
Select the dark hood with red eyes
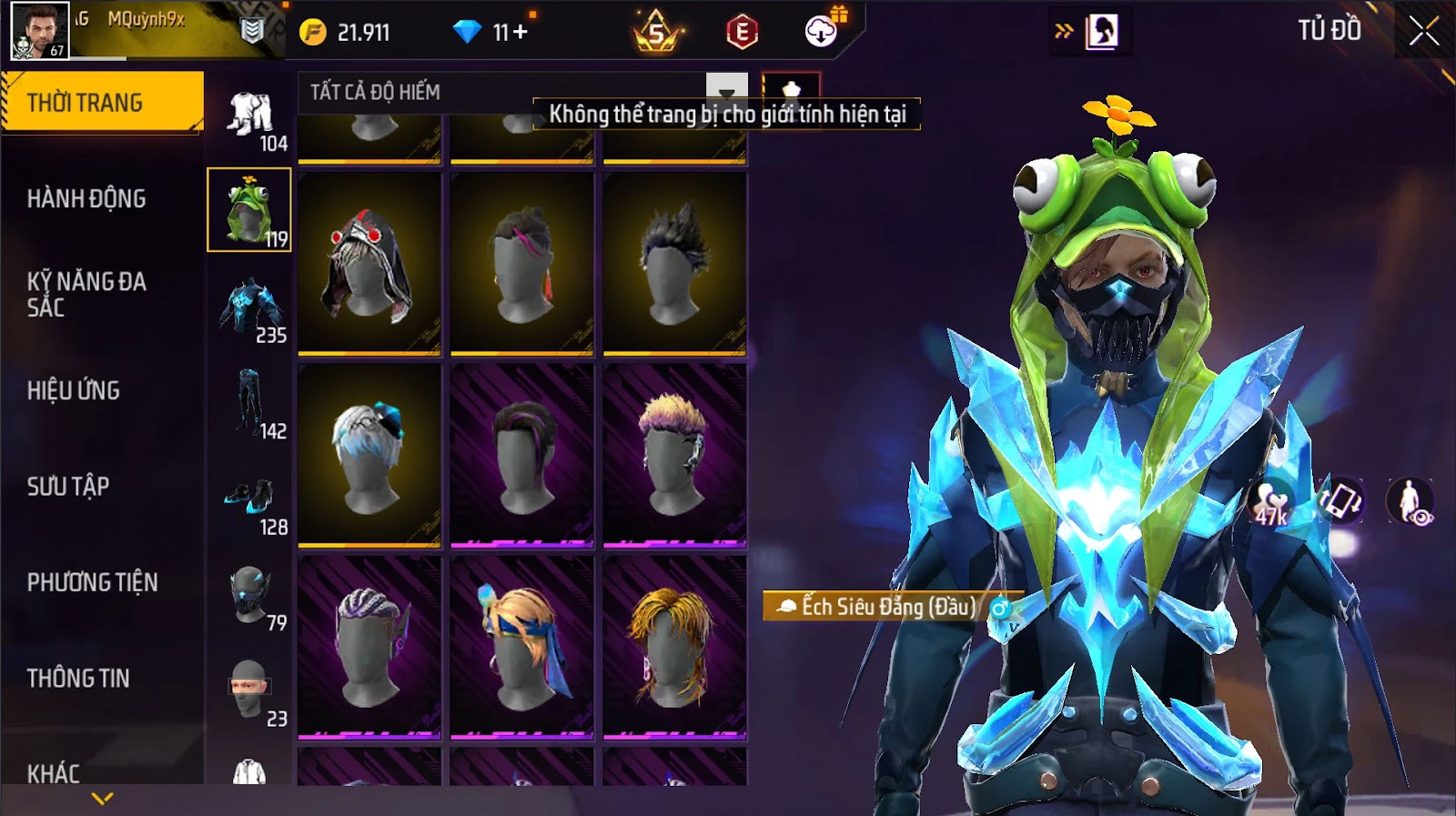click(369, 262)
